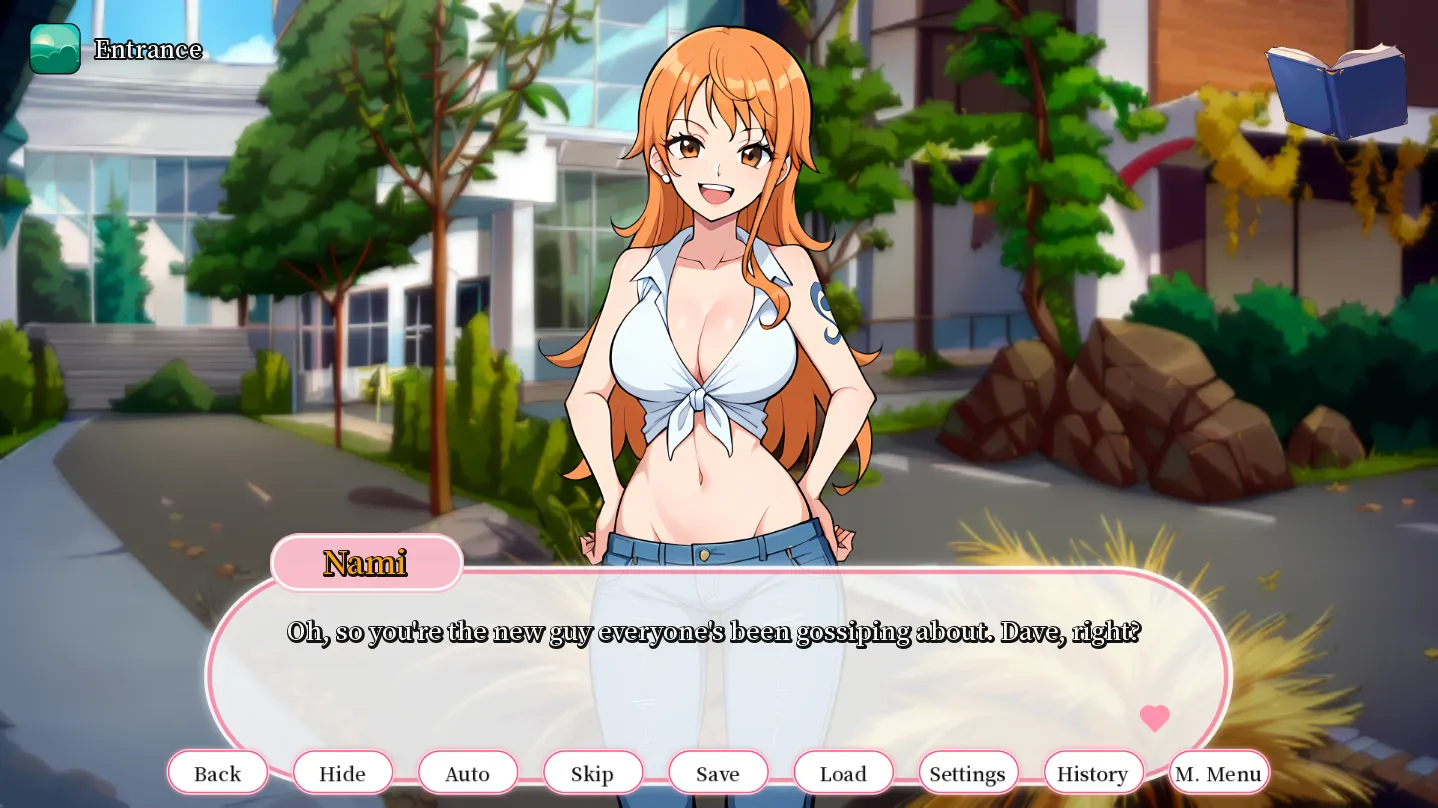This screenshot has width=1438, height=808.
Task: Click the heart inside the dialogue box
Action: pyautogui.click(x=1156, y=716)
